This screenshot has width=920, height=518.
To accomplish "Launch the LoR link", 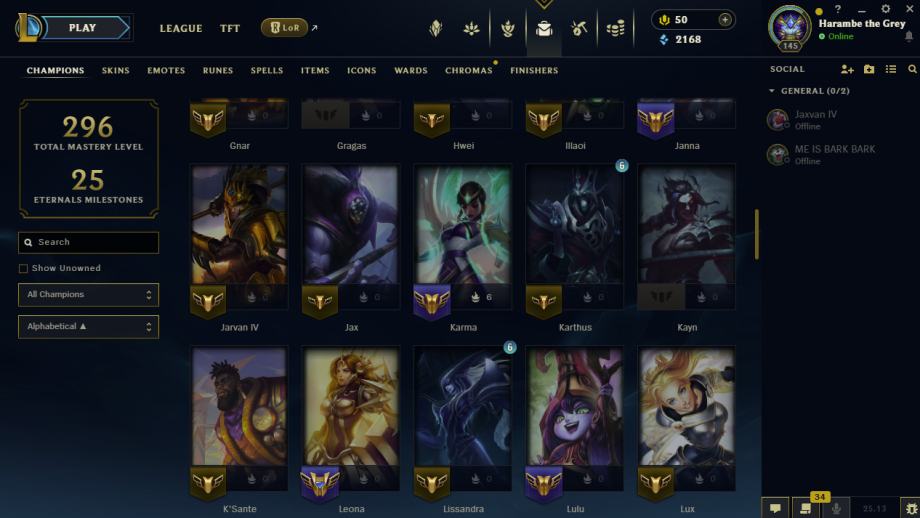I will click(x=284, y=28).
